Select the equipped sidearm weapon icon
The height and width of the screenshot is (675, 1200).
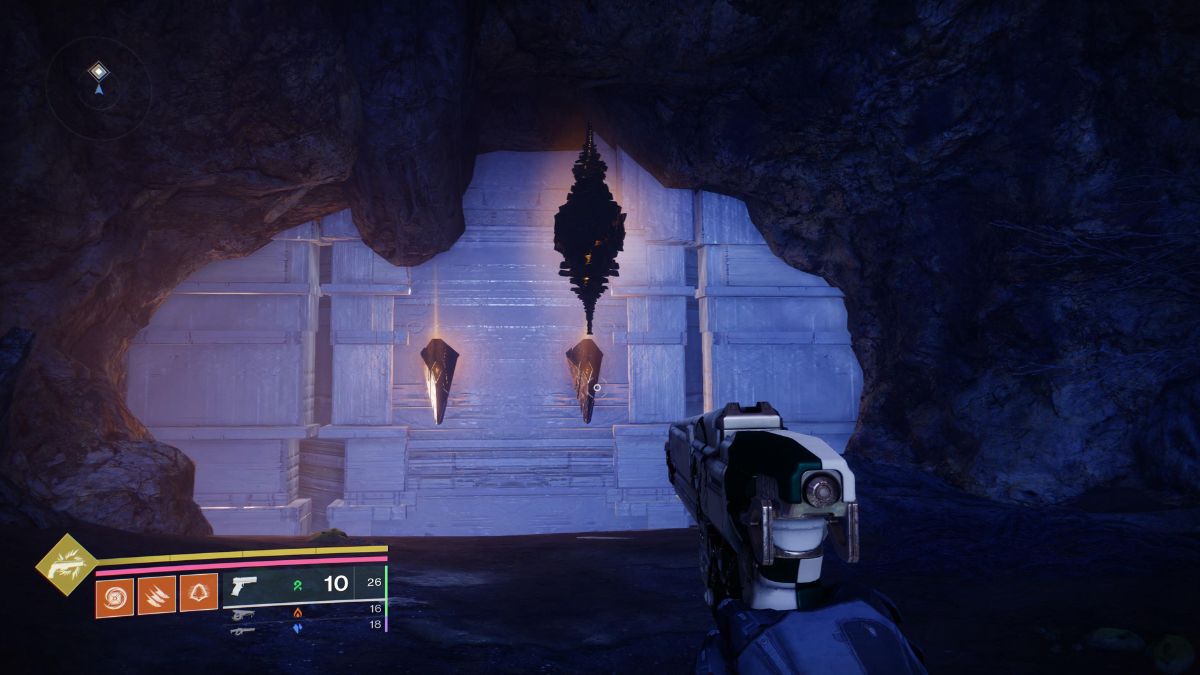coord(243,585)
